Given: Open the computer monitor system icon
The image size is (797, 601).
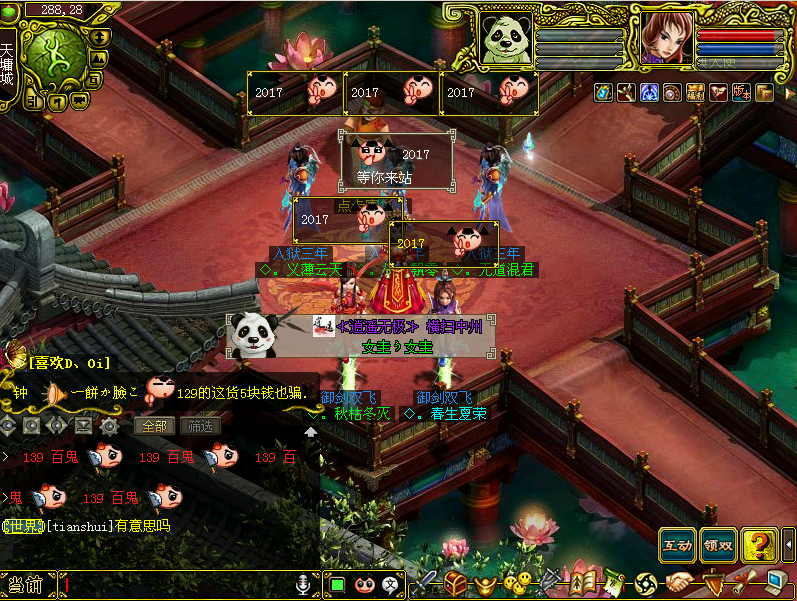Looking at the screenshot, I should point(777,583).
